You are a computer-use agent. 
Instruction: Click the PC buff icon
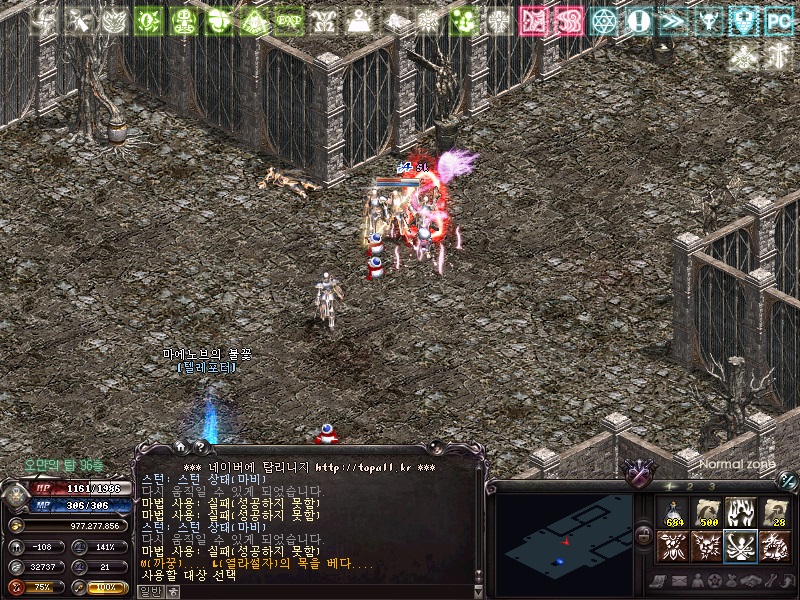tap(778, 20)
